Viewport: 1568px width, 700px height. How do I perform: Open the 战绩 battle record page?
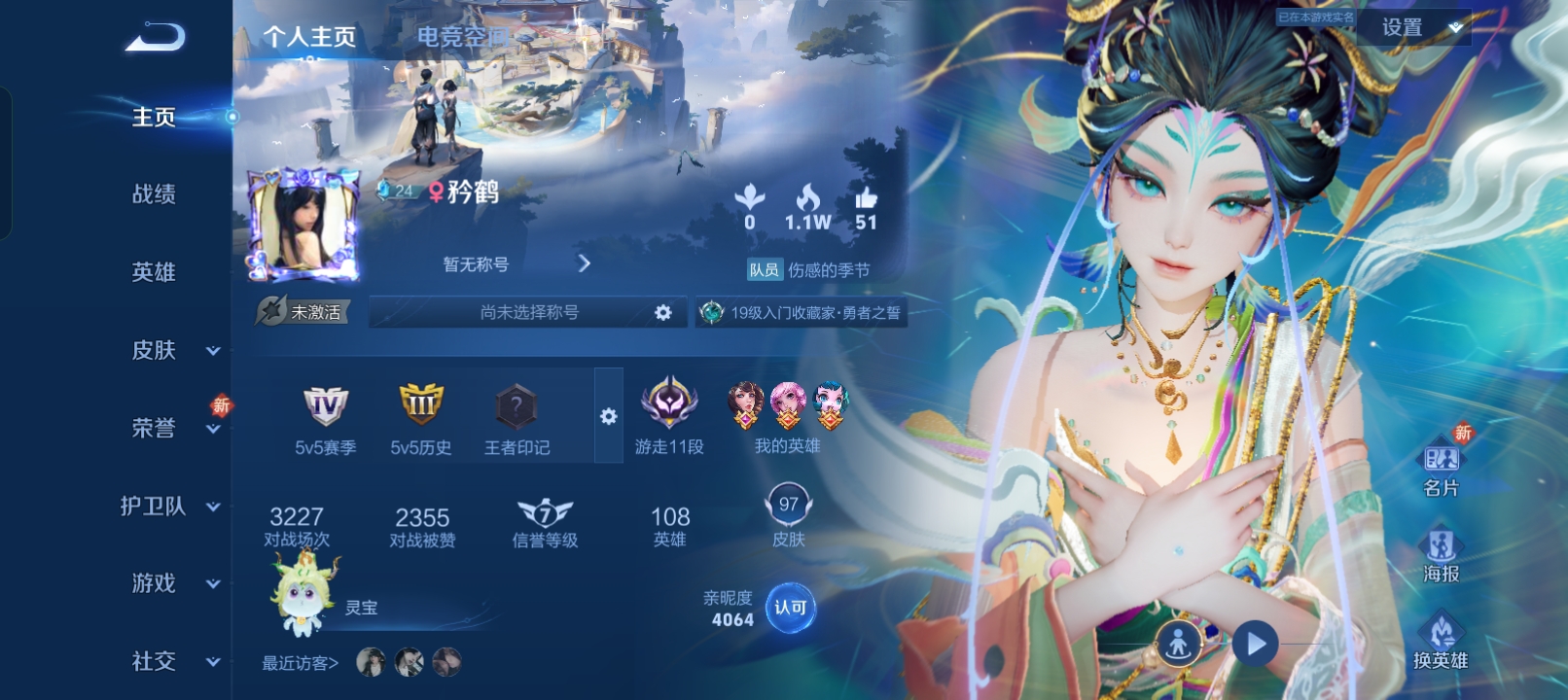point(154,194)
